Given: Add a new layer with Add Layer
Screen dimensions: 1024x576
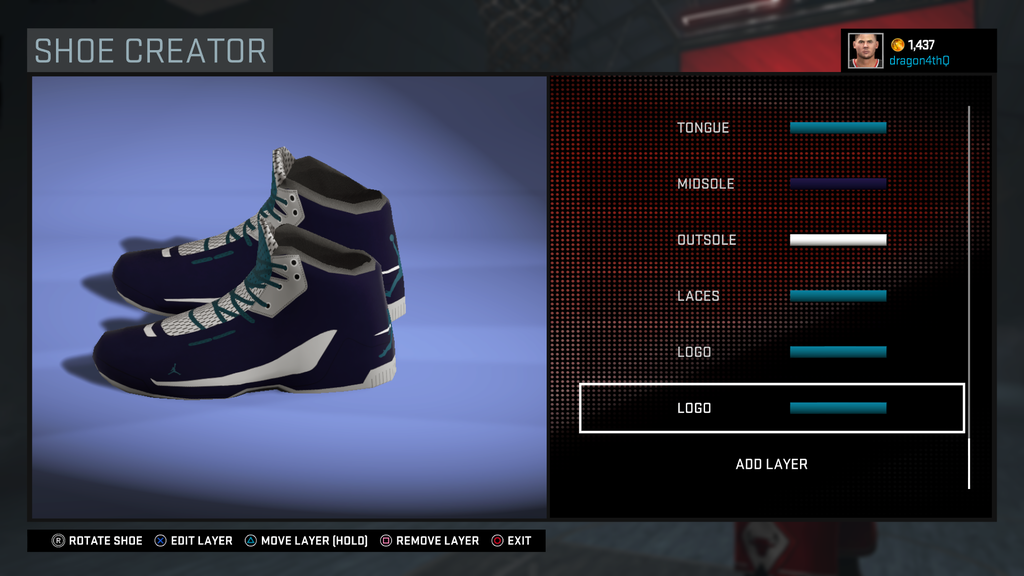Looking at the screenshot, I should pyautogui.click(x=771, y=464).
